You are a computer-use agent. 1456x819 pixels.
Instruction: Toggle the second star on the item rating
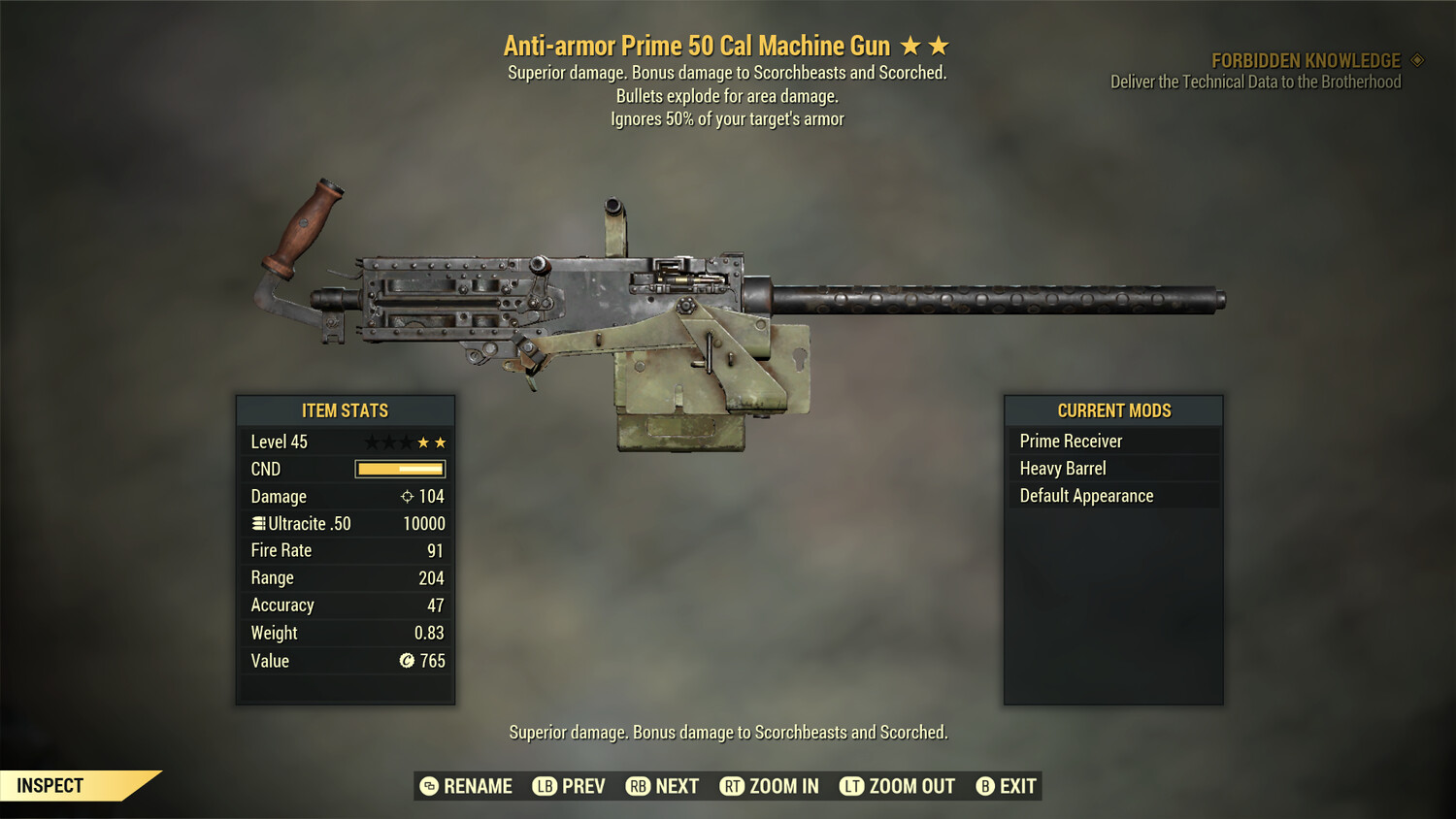pos(940,45)
